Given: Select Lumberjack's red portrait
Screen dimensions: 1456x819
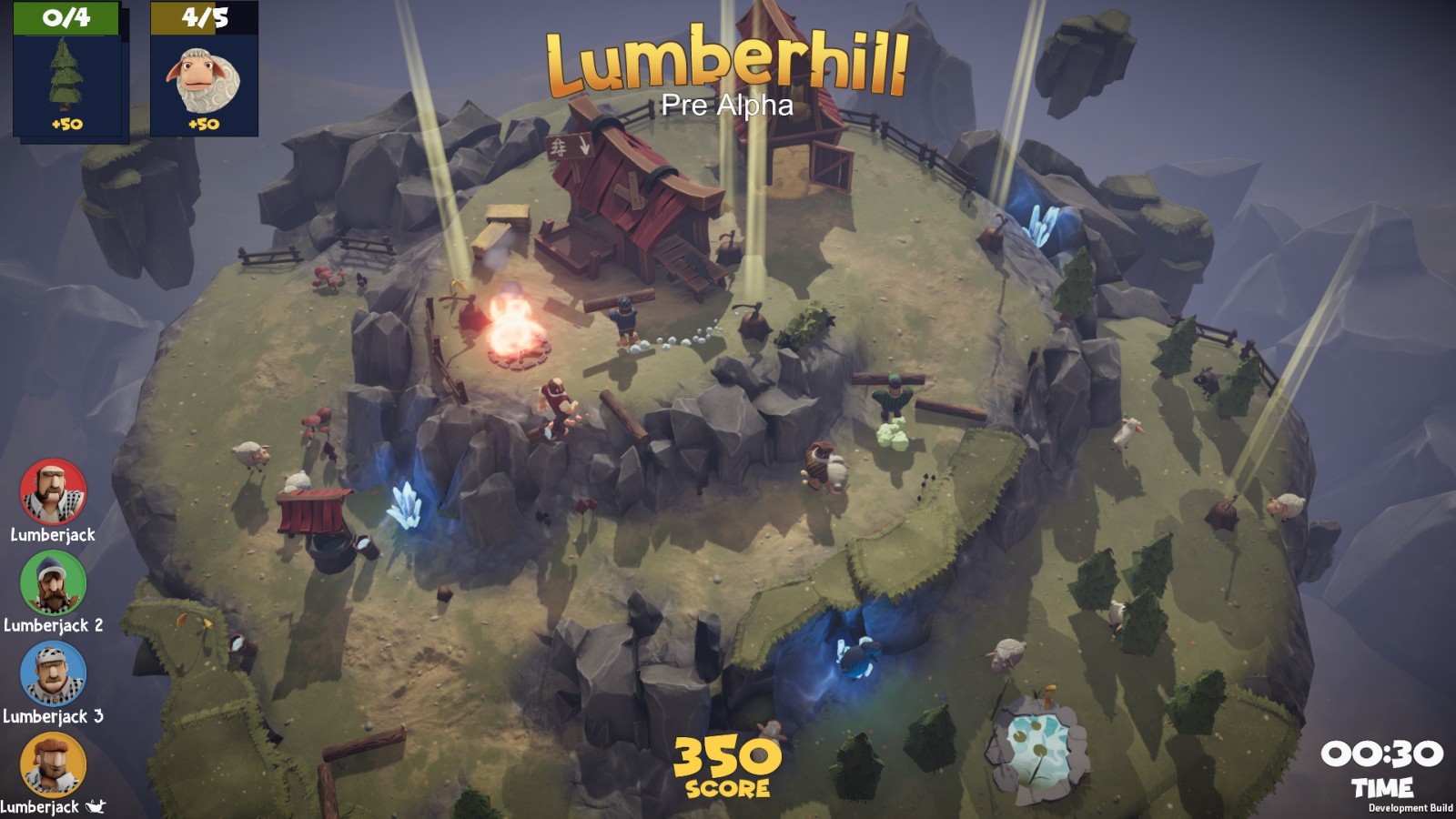Looking at the screenshot, I should click(53, 491).
